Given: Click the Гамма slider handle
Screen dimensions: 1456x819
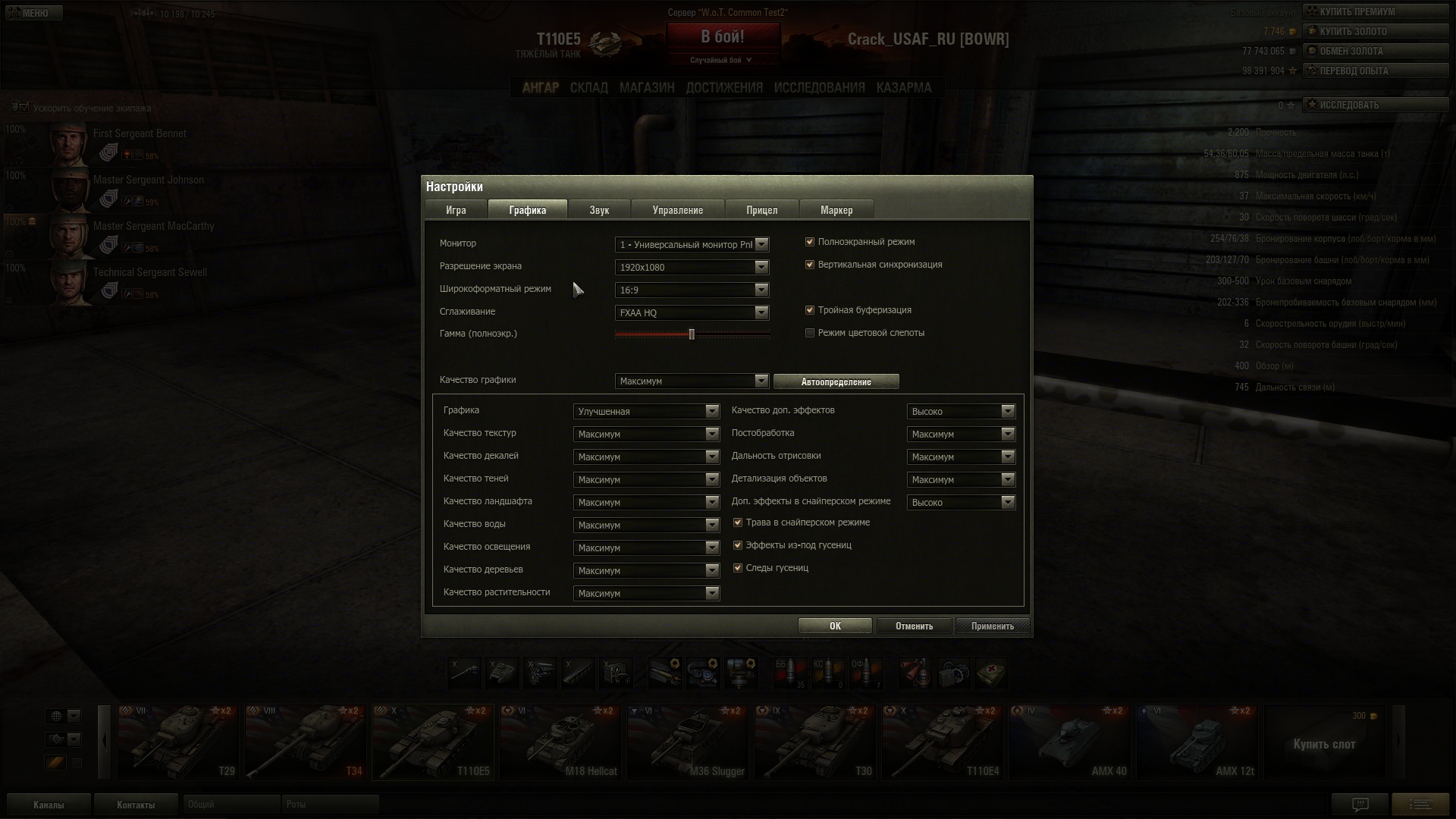Looking at the screenshot, I should click(692, 334).
